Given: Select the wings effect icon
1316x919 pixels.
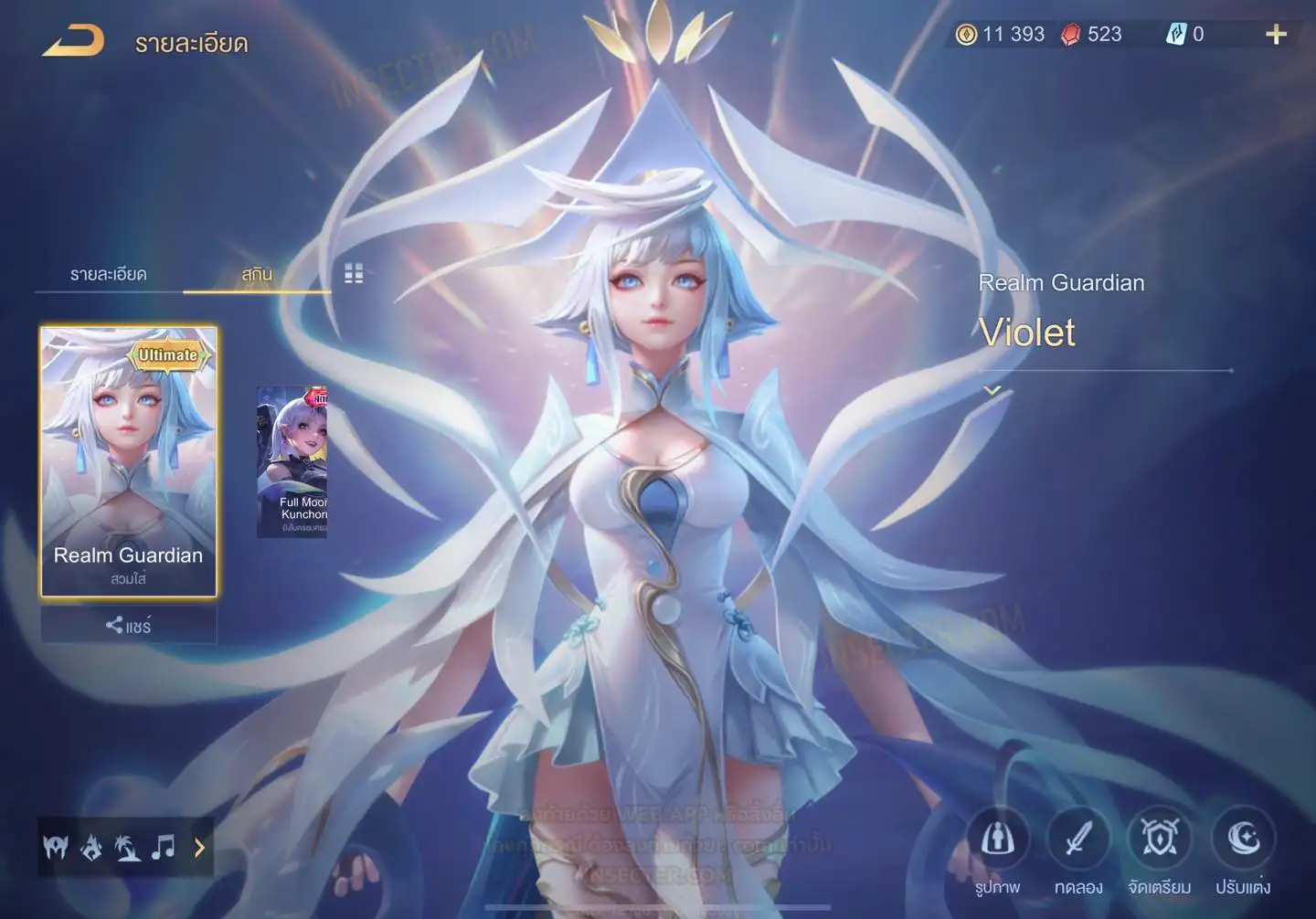Looking at the screenshot, I should (56, 849).
